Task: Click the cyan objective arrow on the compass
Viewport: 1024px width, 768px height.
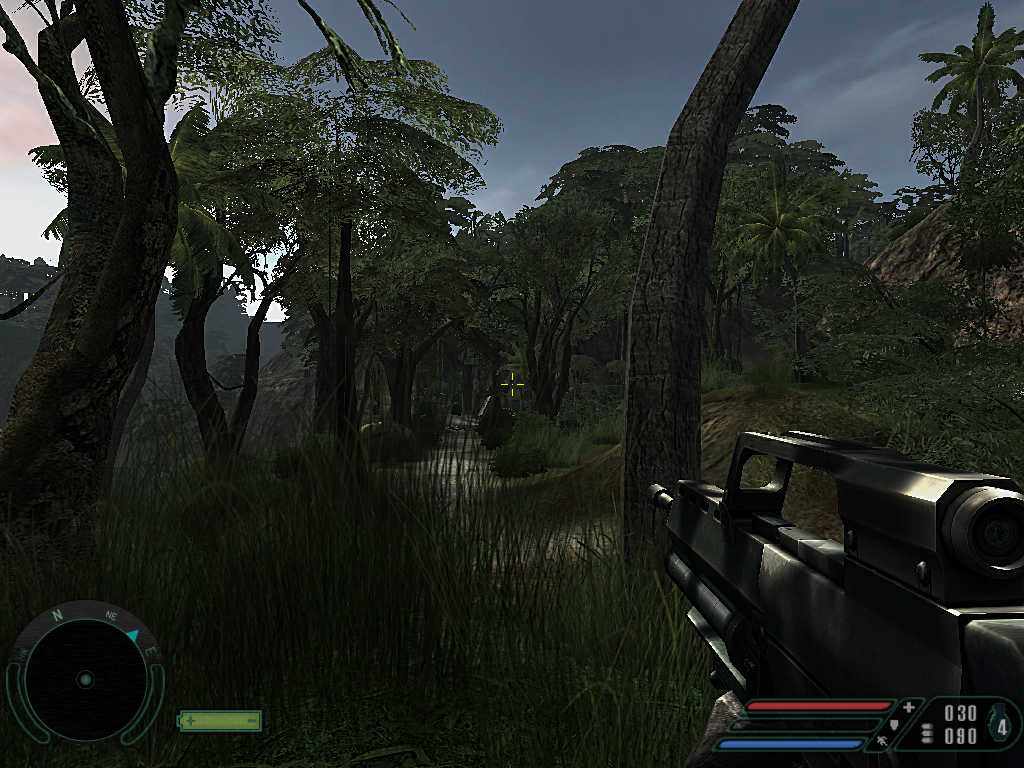Action: pos(133,636)
